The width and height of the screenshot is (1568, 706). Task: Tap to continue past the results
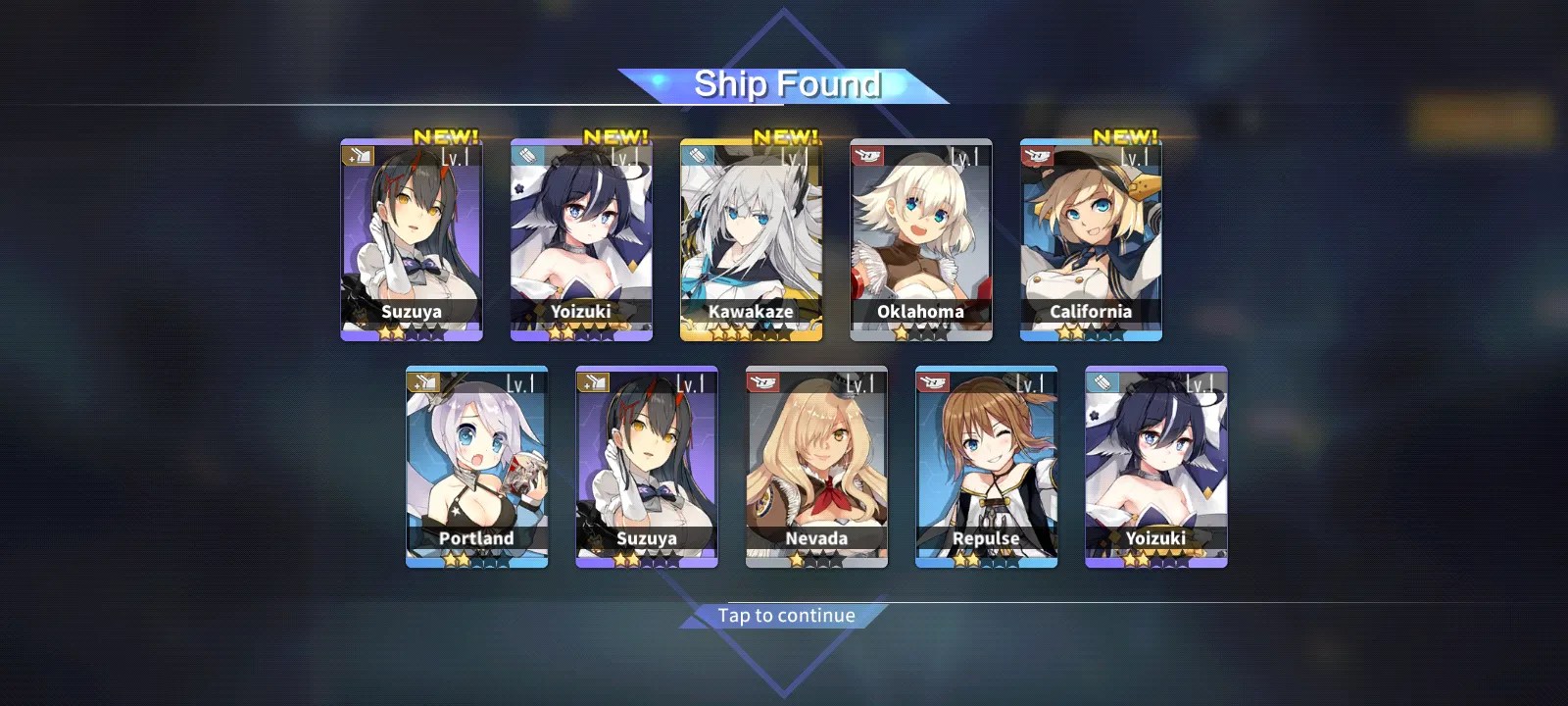pos(786,616)
